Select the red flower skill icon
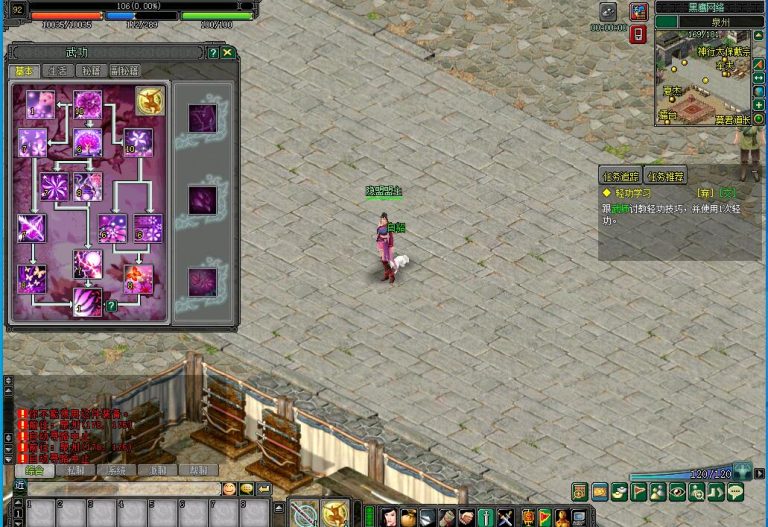Image resolution: width=768 pixels, height=527 pixels. (138, 279)
